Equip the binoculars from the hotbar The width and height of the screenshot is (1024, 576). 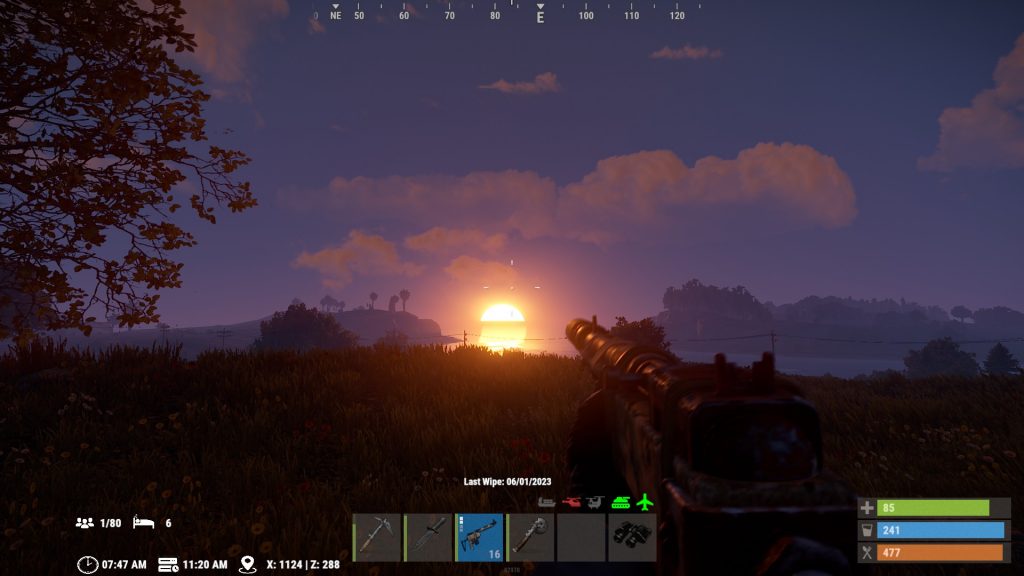point(632,538)
